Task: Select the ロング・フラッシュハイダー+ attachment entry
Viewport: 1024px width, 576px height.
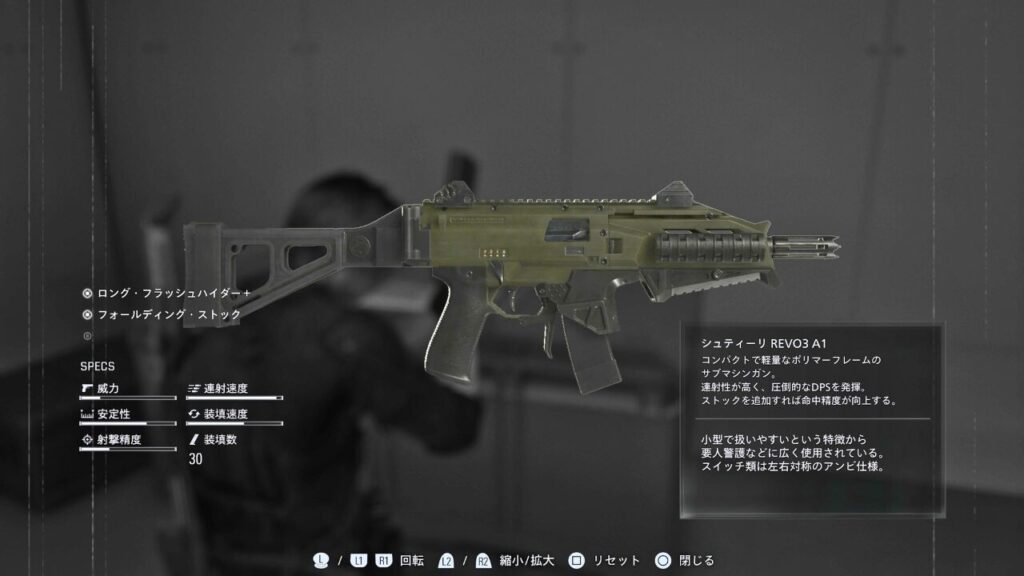Action: coord(167,294)
